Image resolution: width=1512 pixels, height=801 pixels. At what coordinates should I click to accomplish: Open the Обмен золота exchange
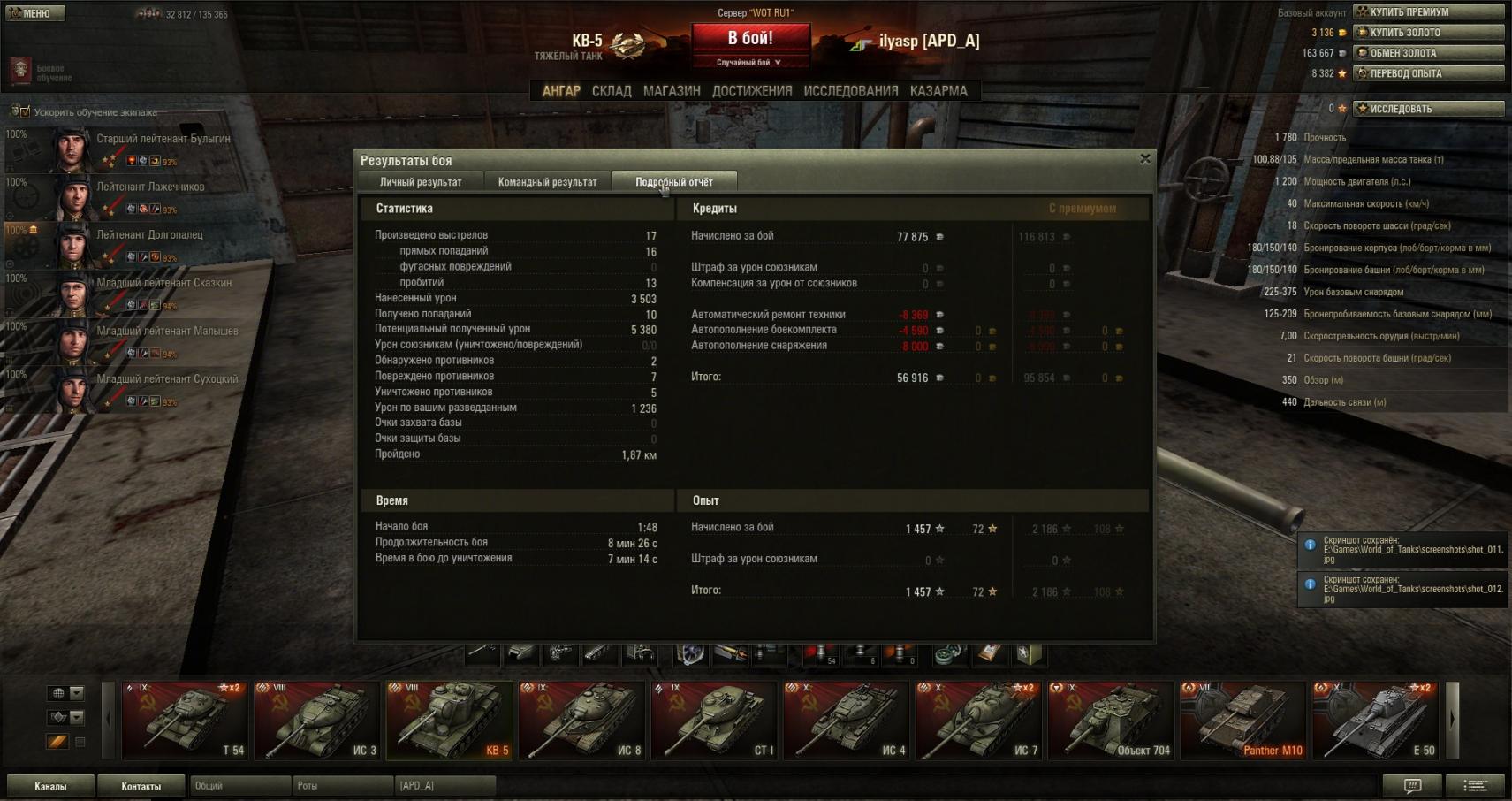pos(1428,53)
